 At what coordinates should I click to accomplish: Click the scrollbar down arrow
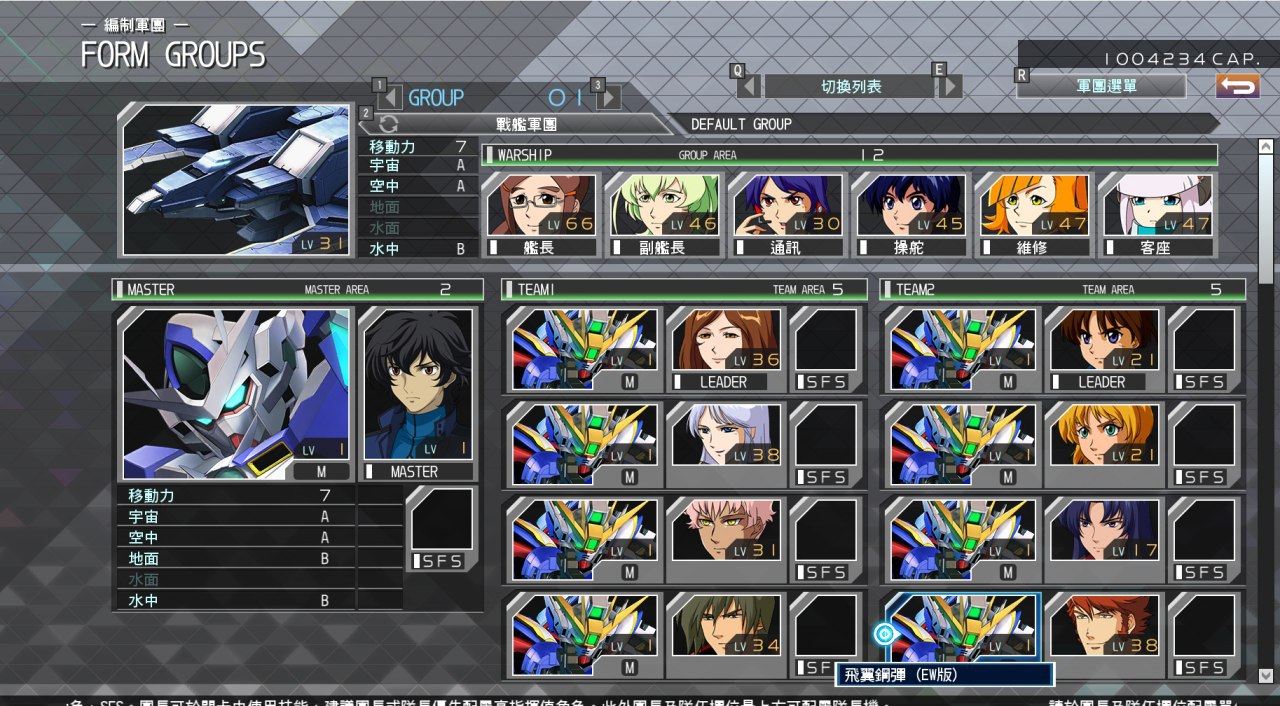coord(1265,675)
